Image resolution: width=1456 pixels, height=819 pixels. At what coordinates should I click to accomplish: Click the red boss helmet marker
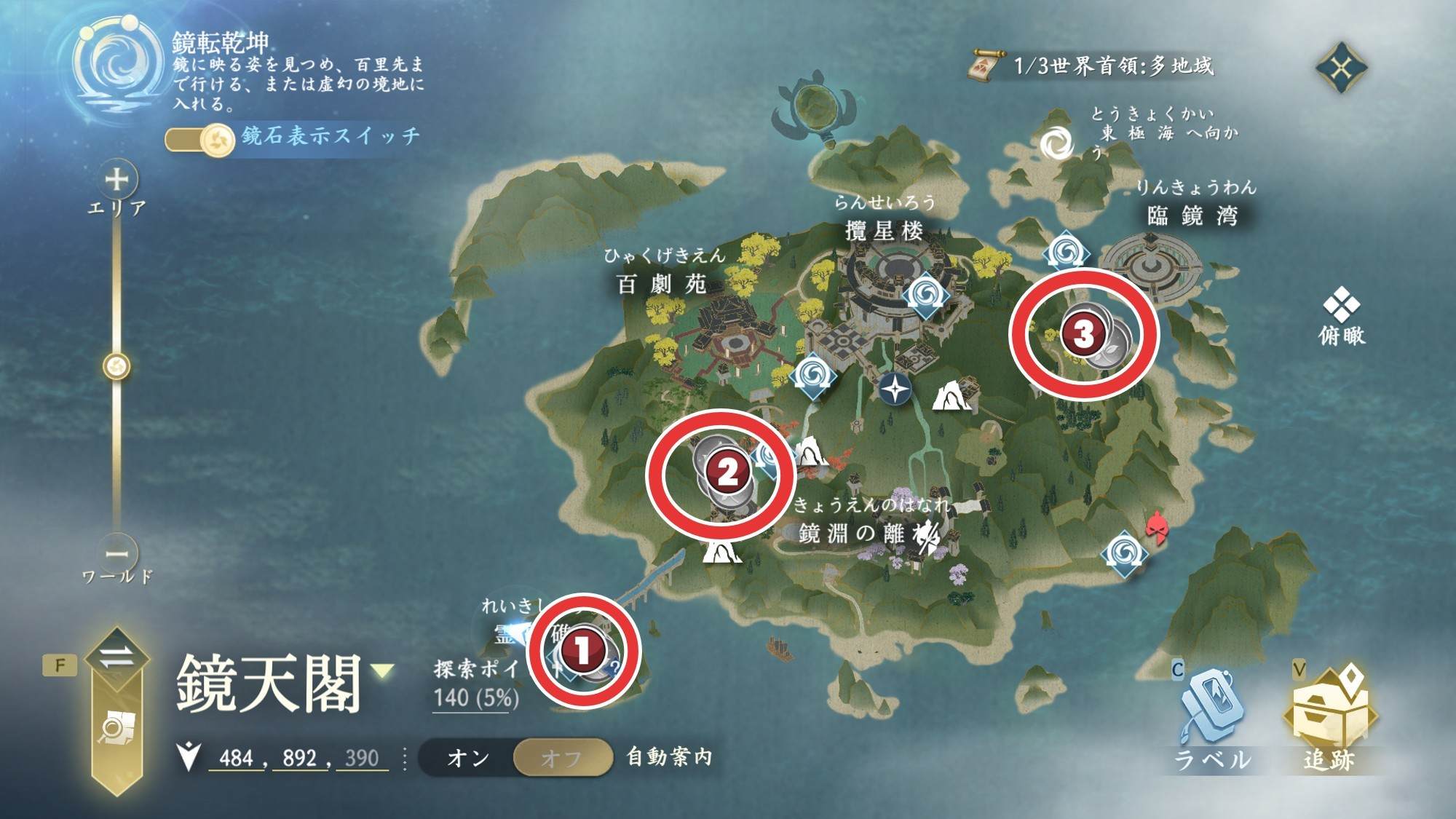[1156, 528]
